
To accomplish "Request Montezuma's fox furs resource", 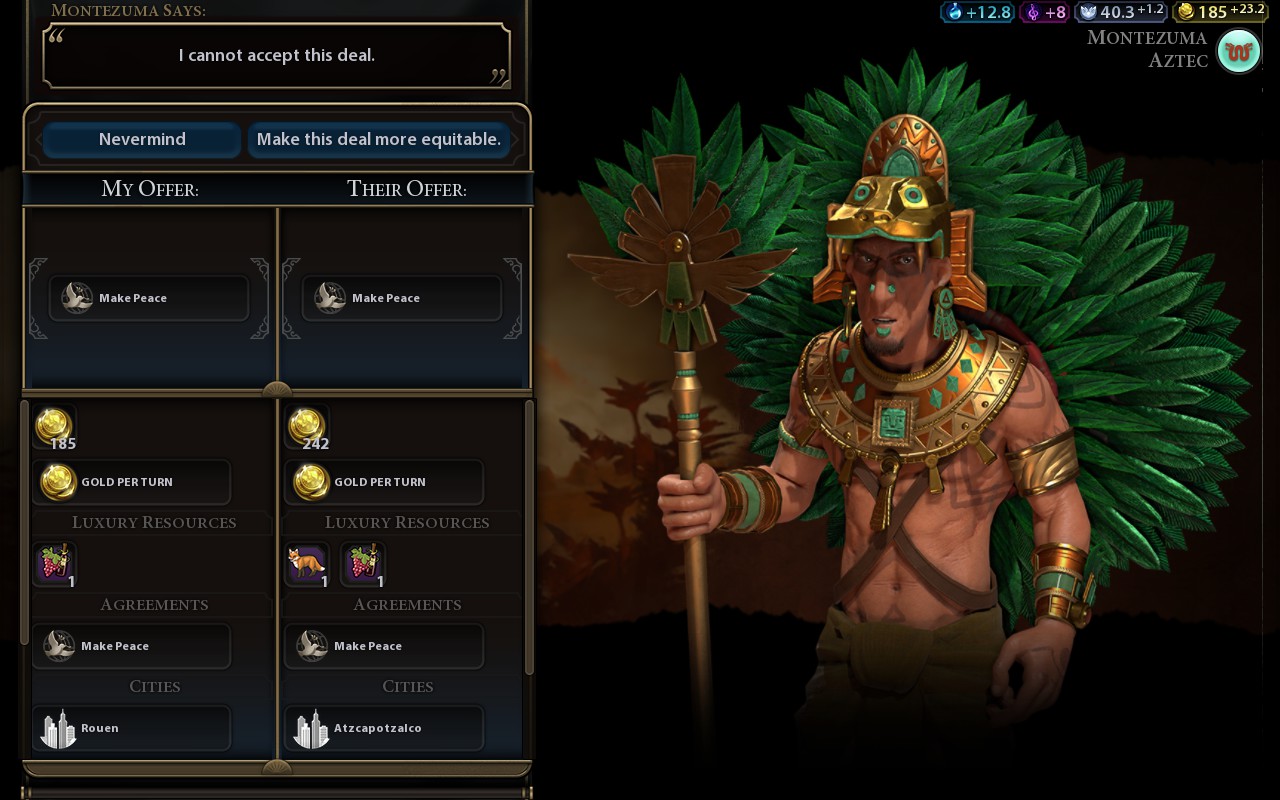I will point(307,564).
